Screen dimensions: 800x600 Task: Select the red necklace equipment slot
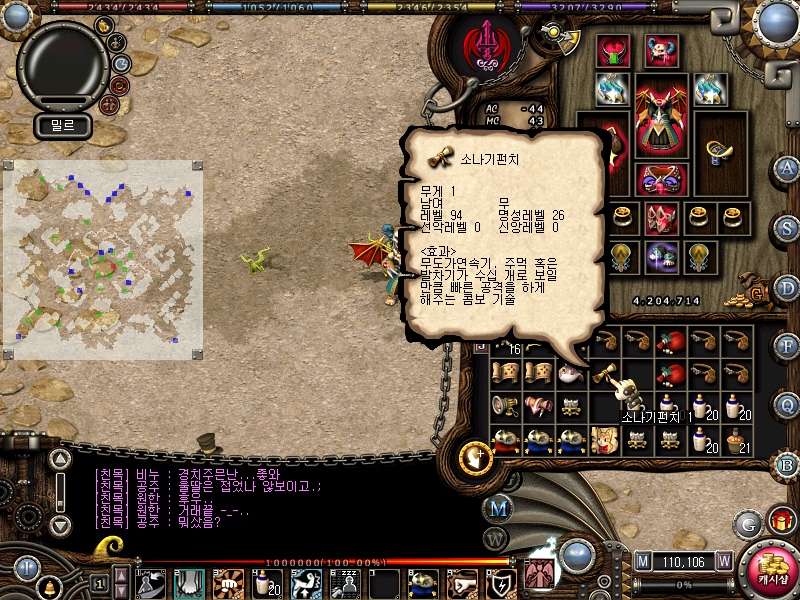[611, 49]
